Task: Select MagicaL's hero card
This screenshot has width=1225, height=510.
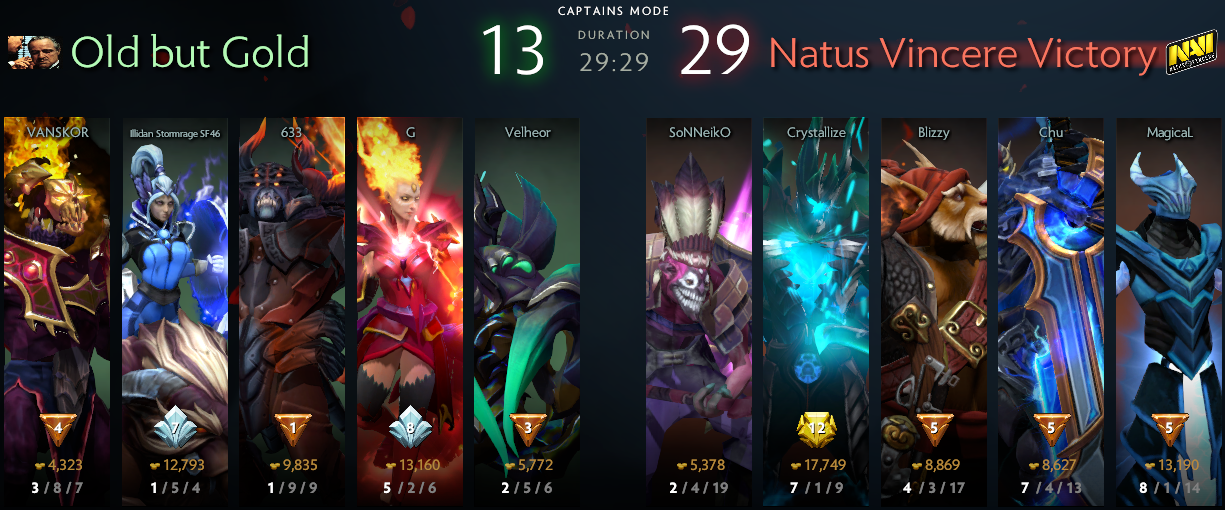Action: click(x=1167, y=300)
